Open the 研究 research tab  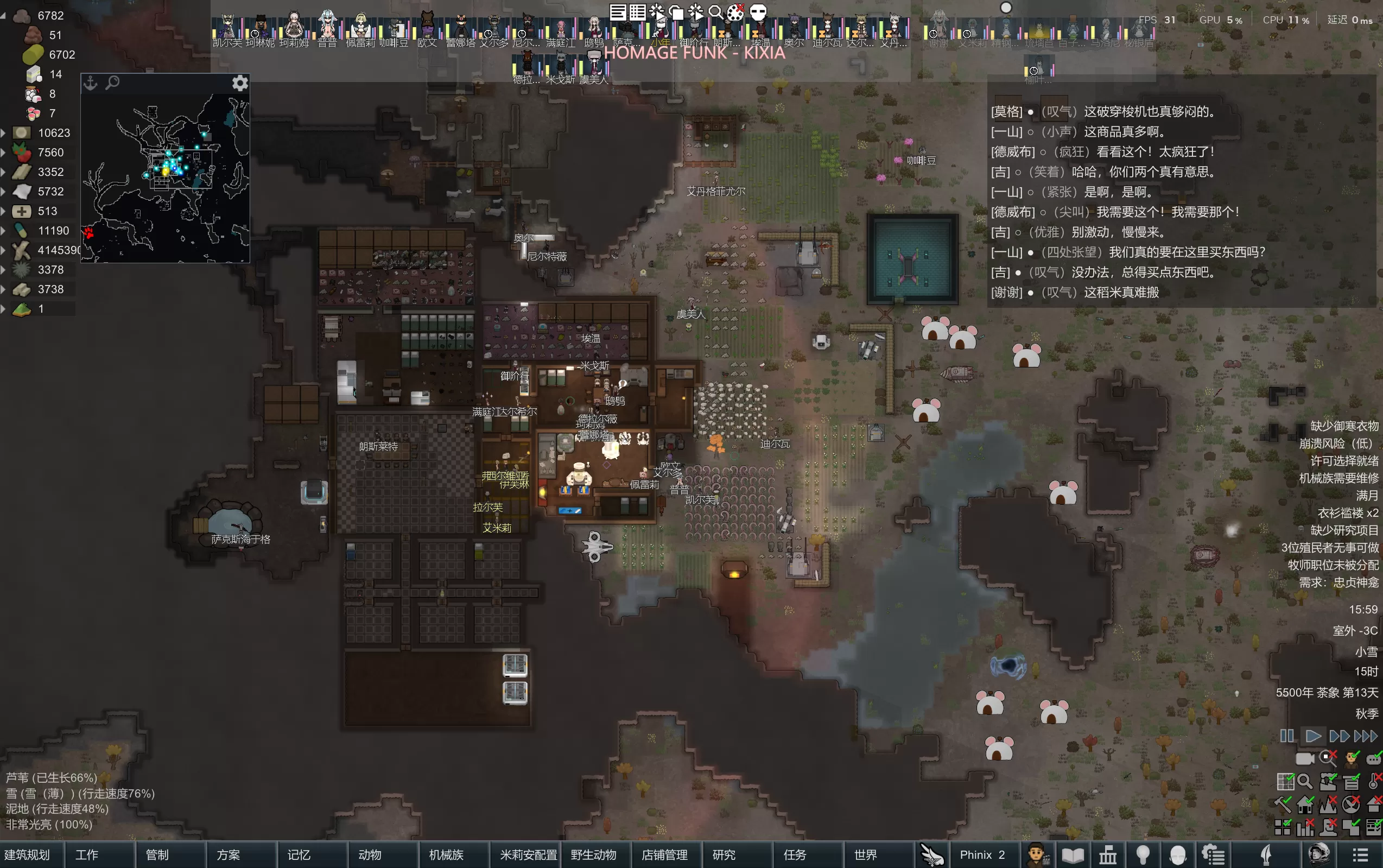(x=724, y=855)
